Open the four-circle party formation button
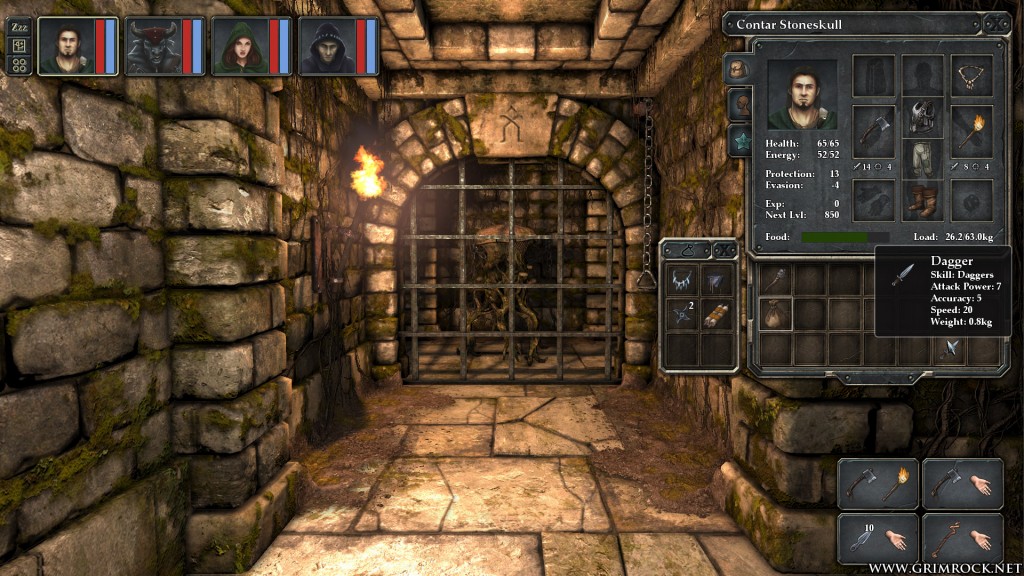Viewport: 1024px width, 576px height. click(x=18, y=65)
